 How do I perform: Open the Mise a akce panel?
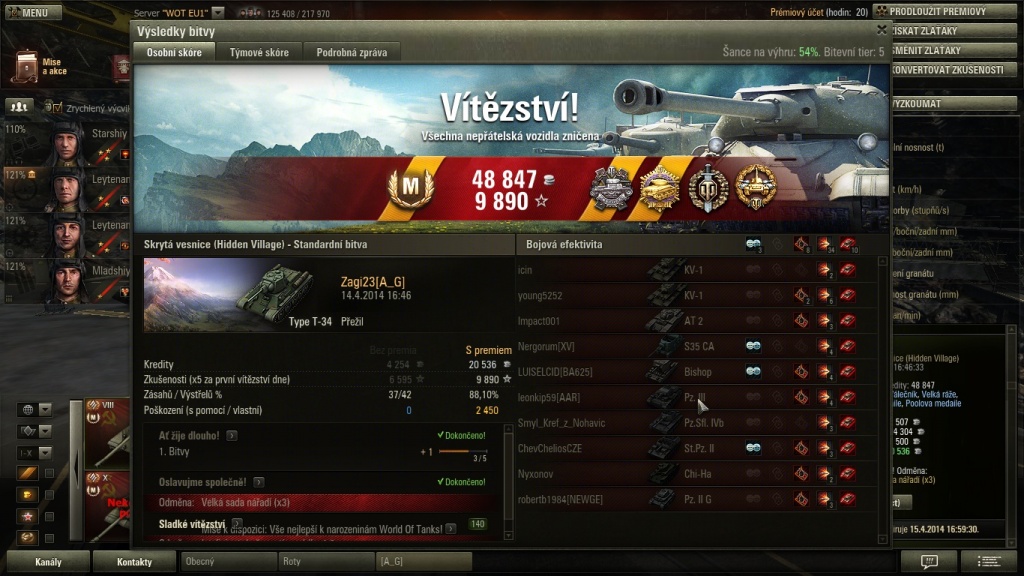coord(38,67)
